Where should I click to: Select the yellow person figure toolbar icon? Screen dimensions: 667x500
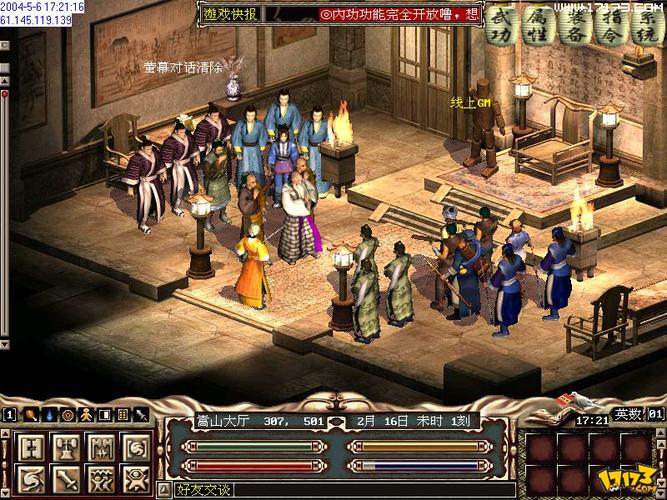86,415
